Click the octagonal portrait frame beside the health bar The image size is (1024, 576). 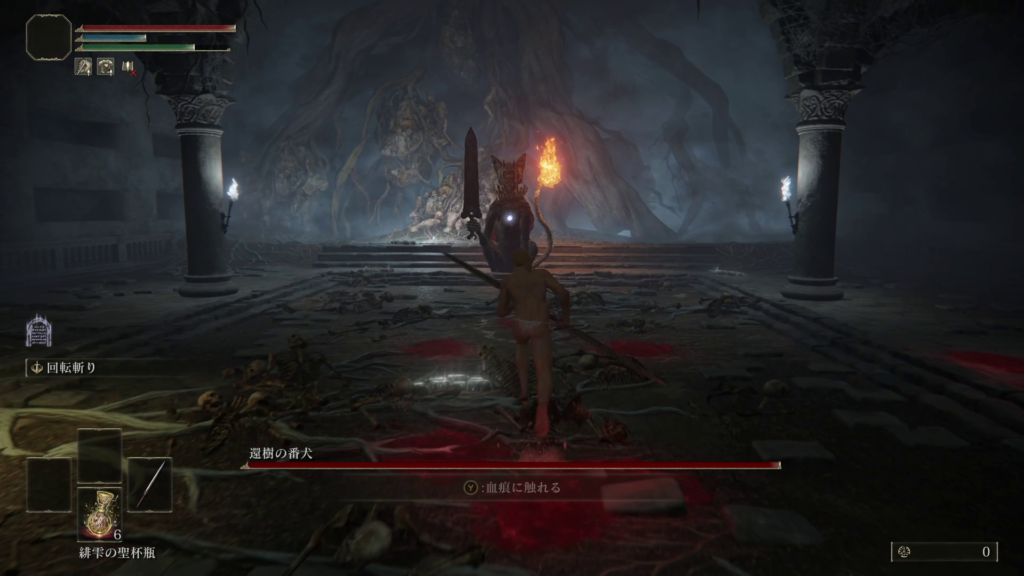(x=48, y=36)
